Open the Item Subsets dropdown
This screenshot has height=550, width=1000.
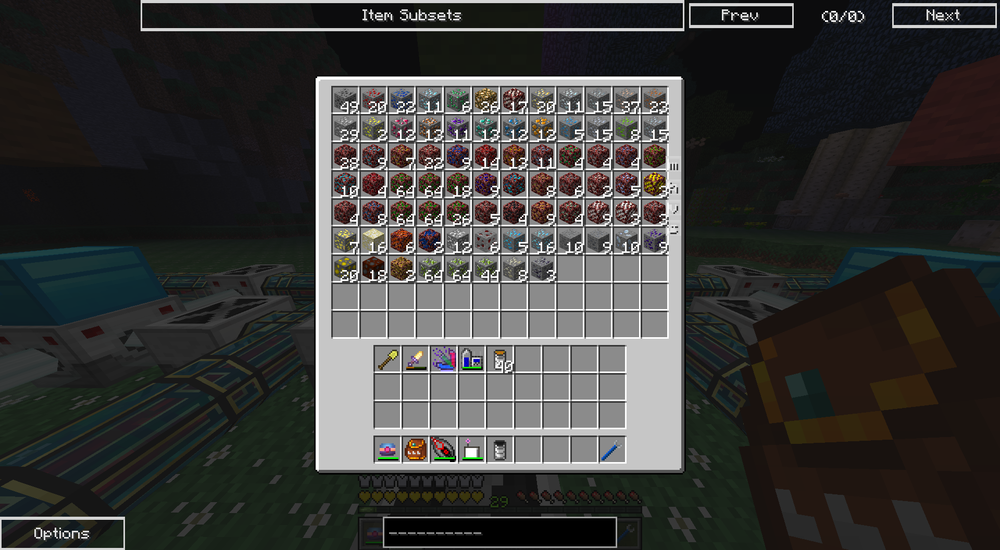pyautogui.click(x=412, y=15)
